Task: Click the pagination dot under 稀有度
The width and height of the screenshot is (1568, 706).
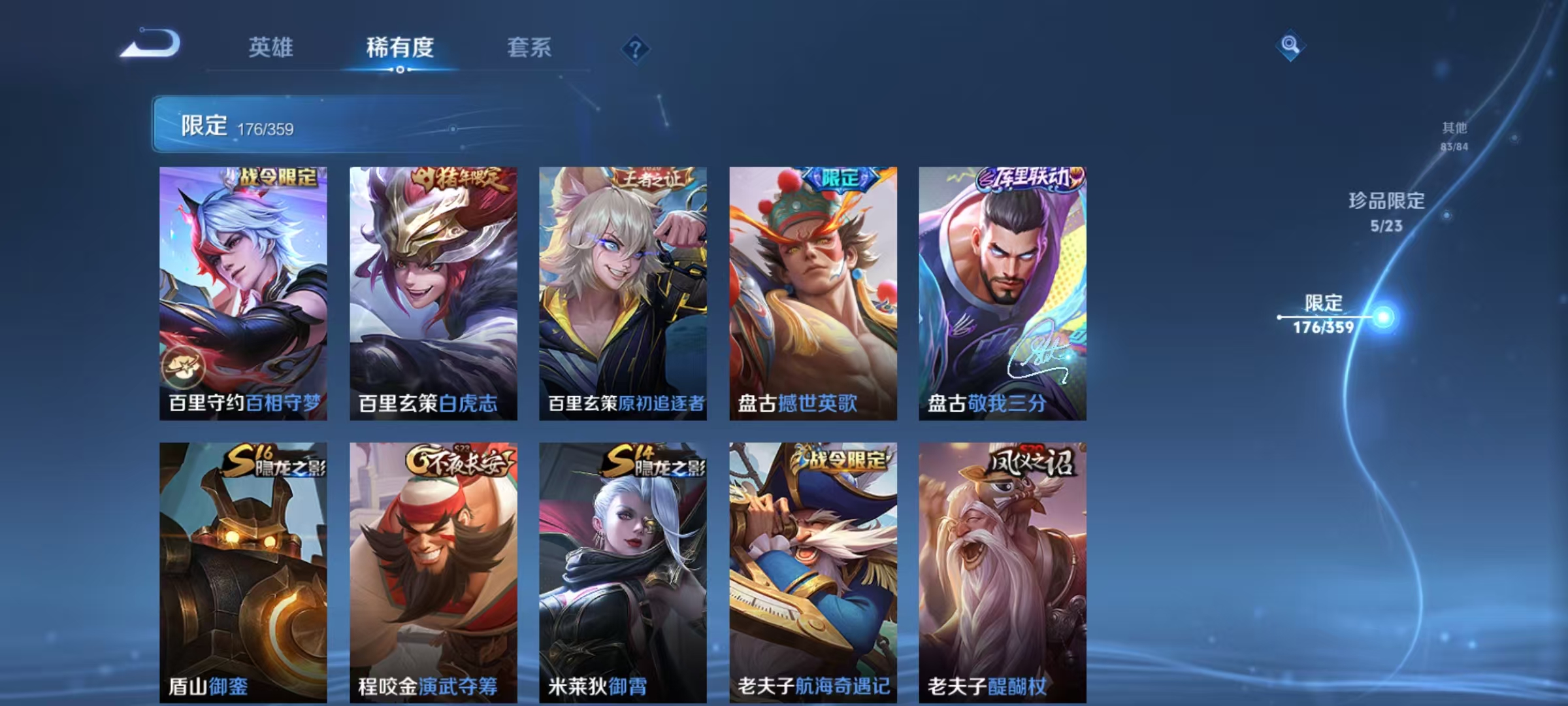Action: click(x=400, y=70)
